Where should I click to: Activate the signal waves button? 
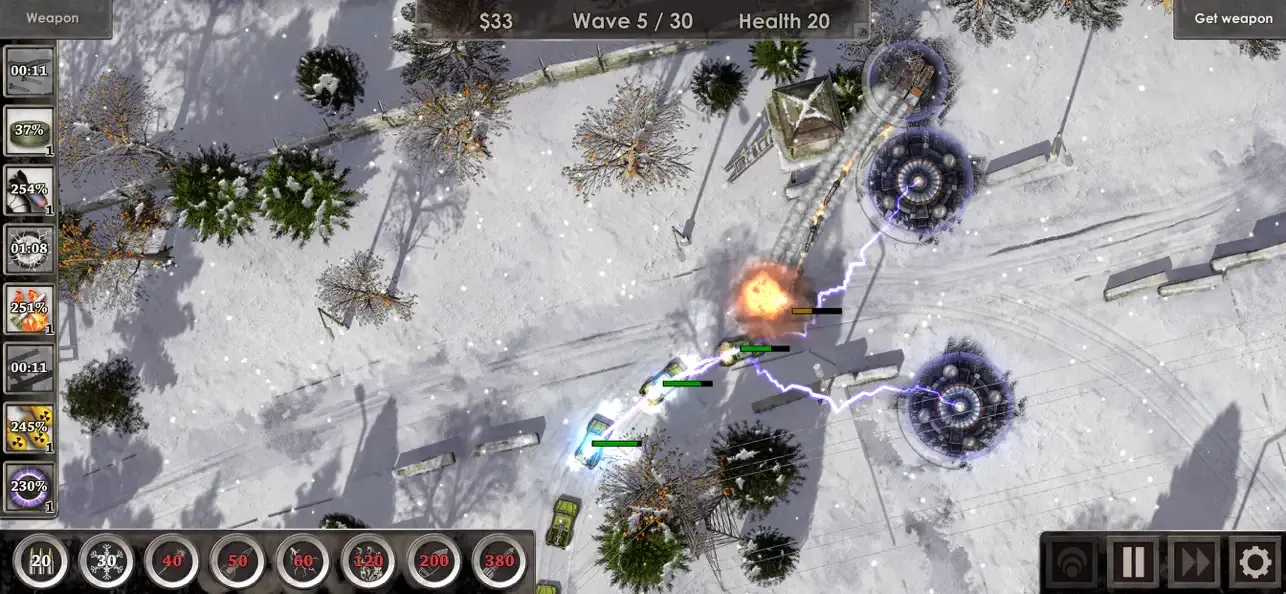coord(1072,562)
